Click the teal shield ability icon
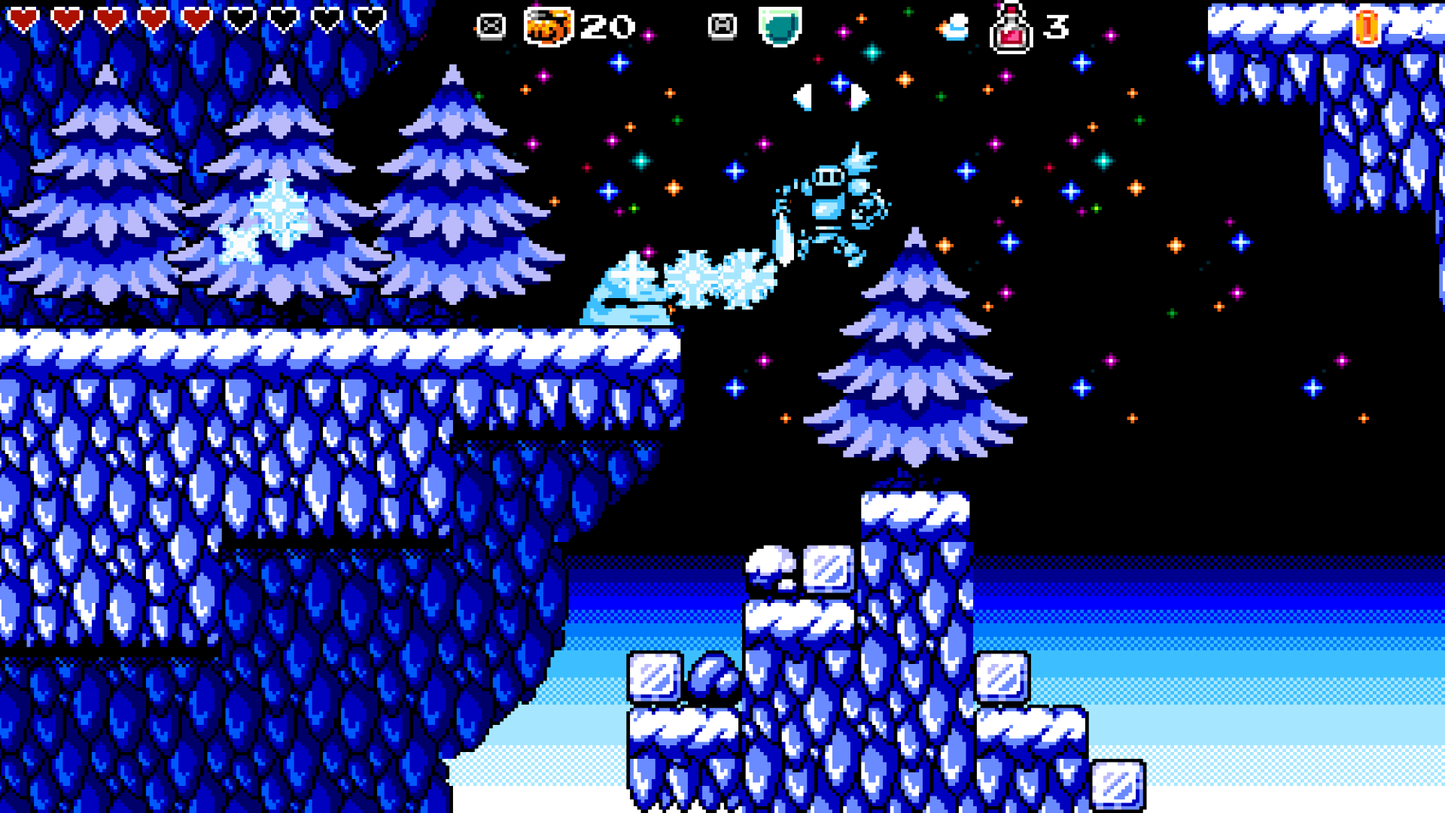1445x813 pixels. (779, 26)
